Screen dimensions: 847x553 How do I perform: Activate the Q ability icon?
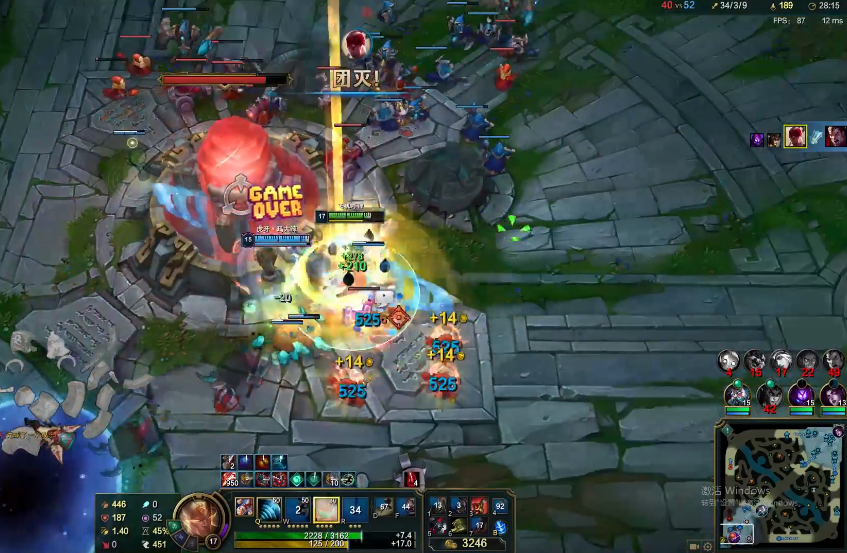click(270, 508)
